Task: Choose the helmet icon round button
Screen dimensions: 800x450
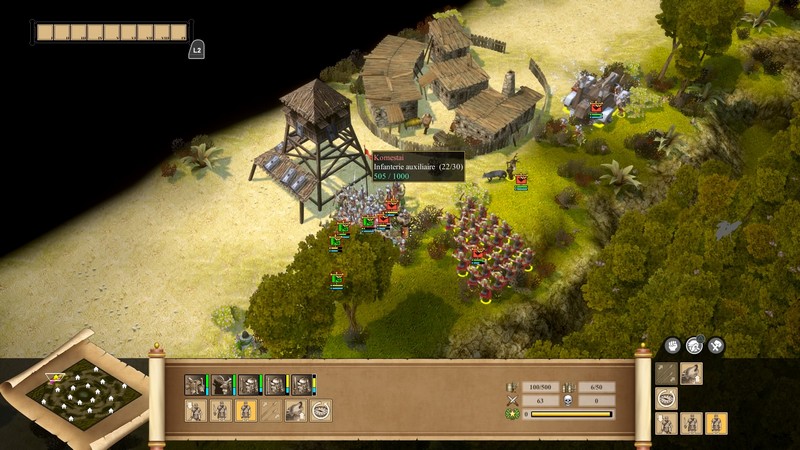Action: [694, 346]
